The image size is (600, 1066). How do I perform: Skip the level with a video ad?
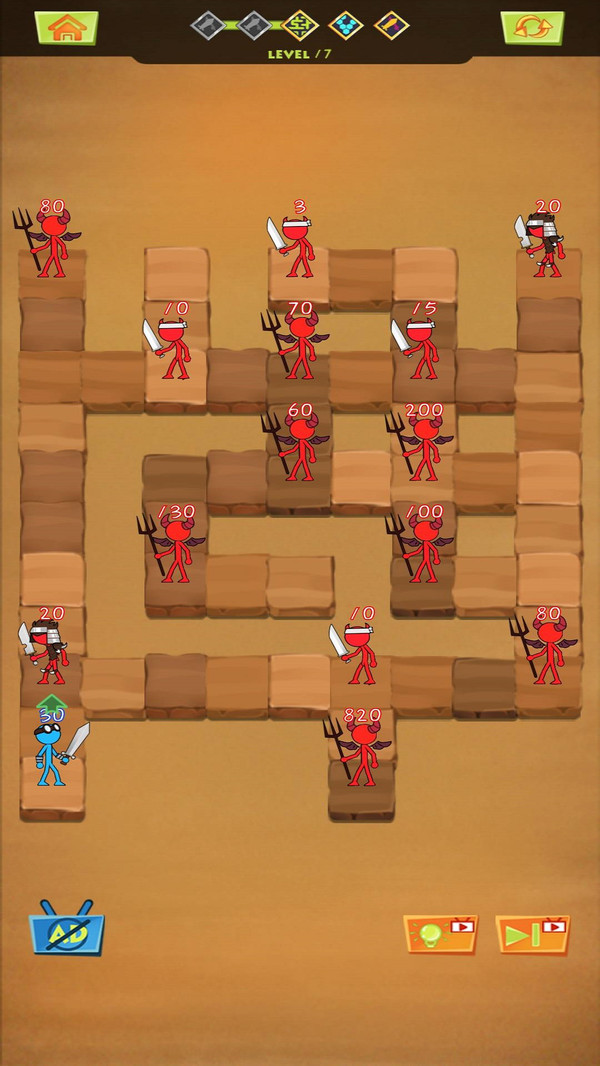[x=532, y=934]
